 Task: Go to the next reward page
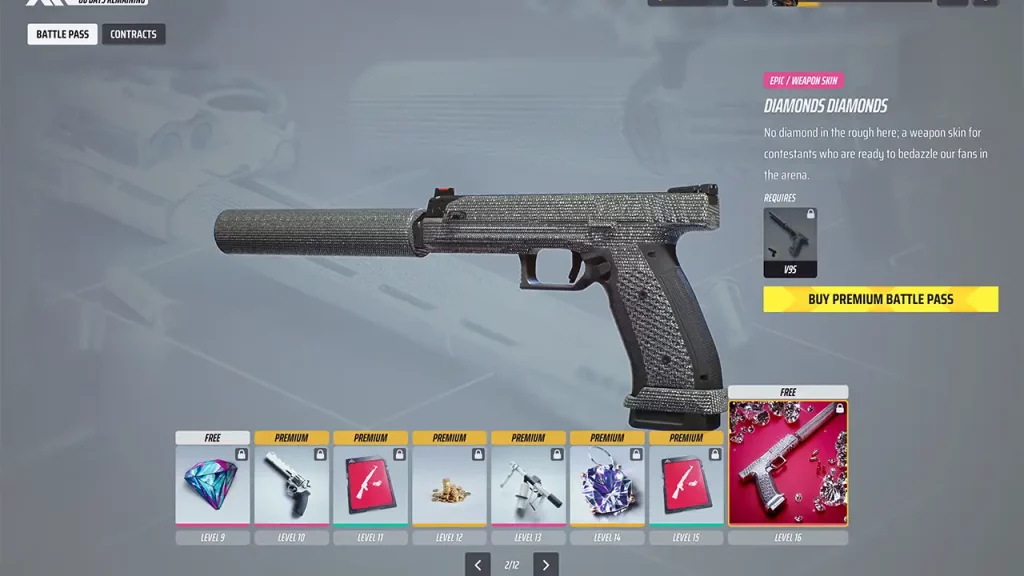(545, 565)
